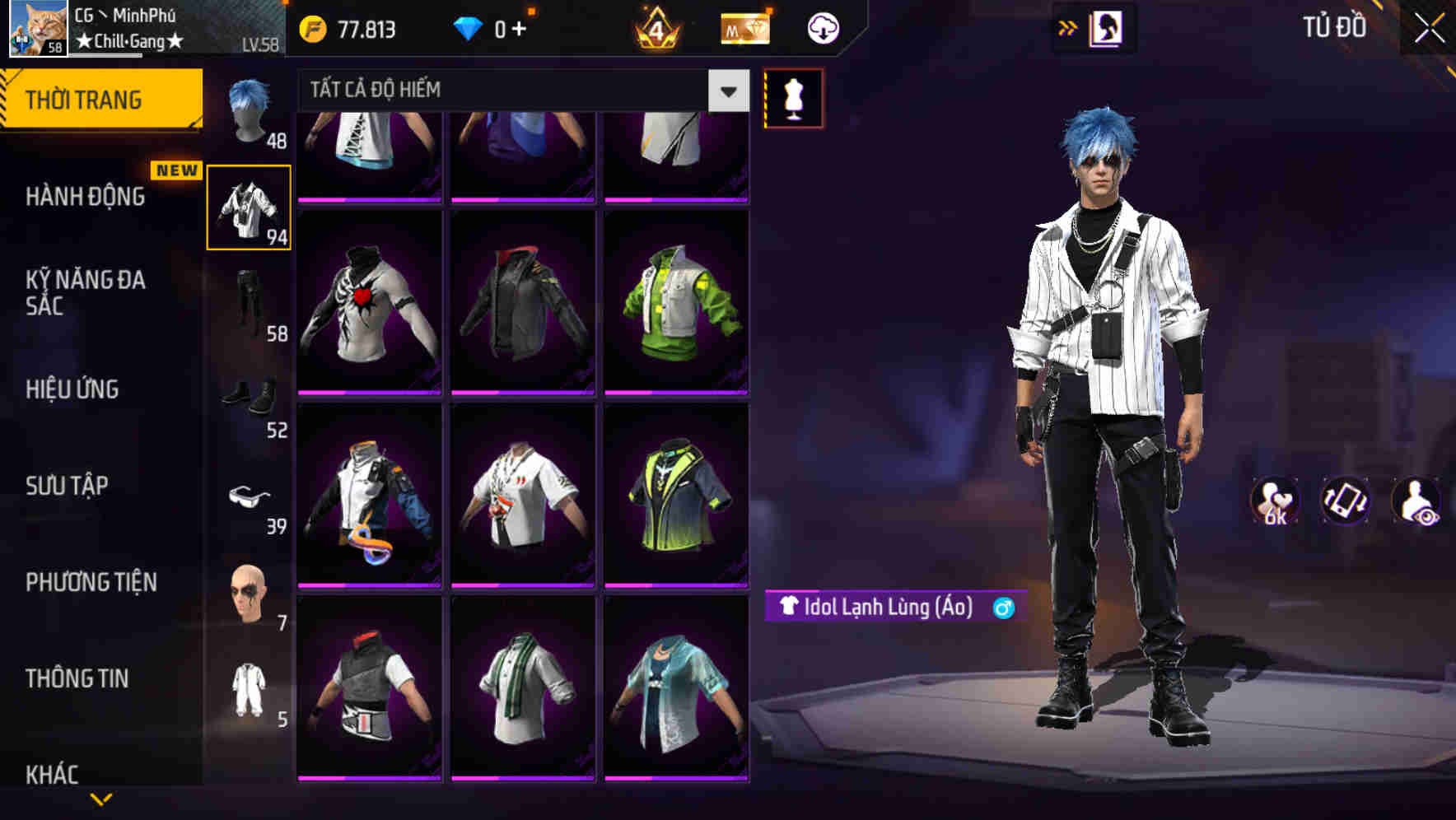1456x820 pixels.
Task: Tap the mannequin outfit preset icon
Action: tap(793, 97)
